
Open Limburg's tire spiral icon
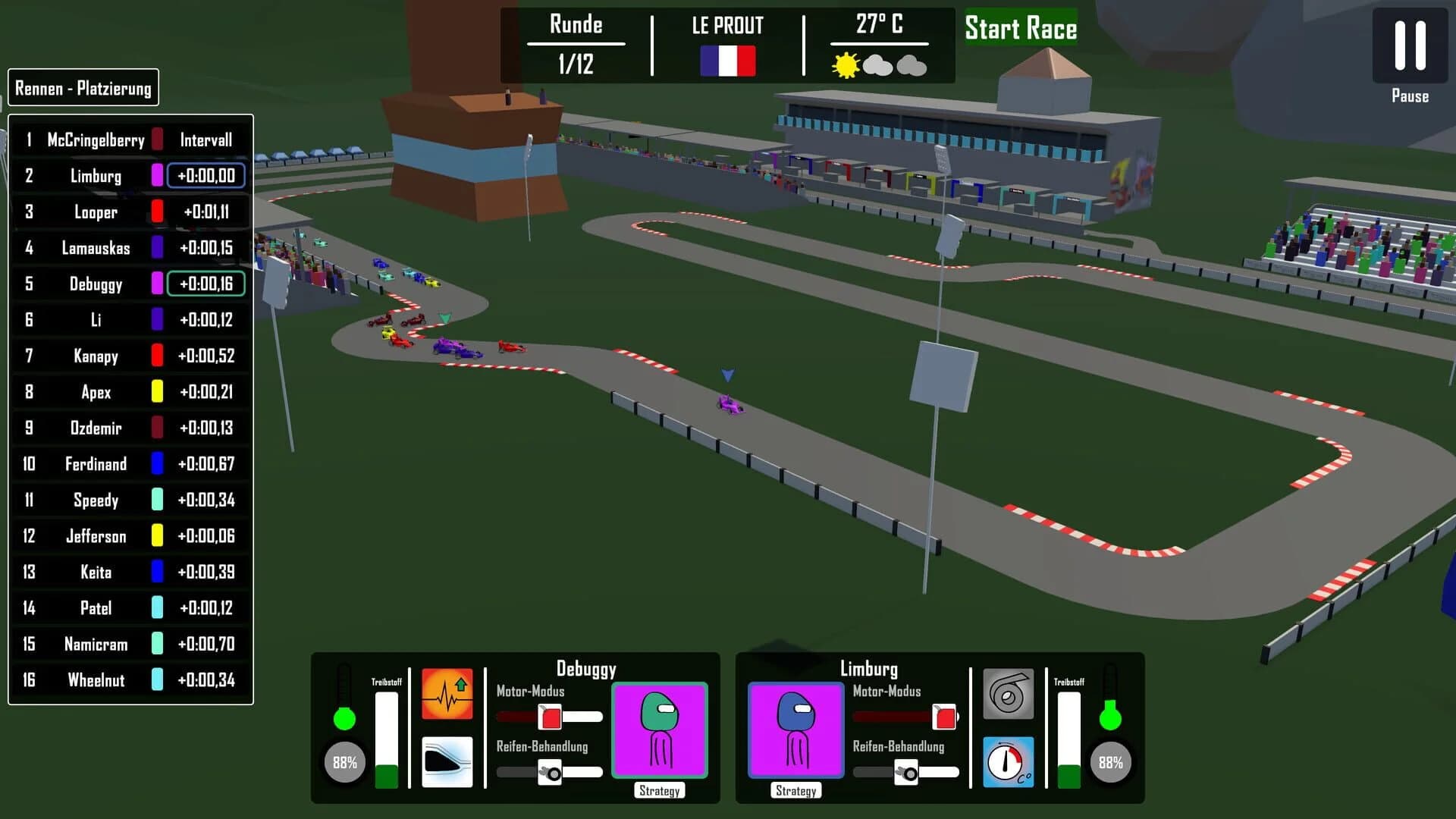pyautogui.click(x=1009, y=694)
